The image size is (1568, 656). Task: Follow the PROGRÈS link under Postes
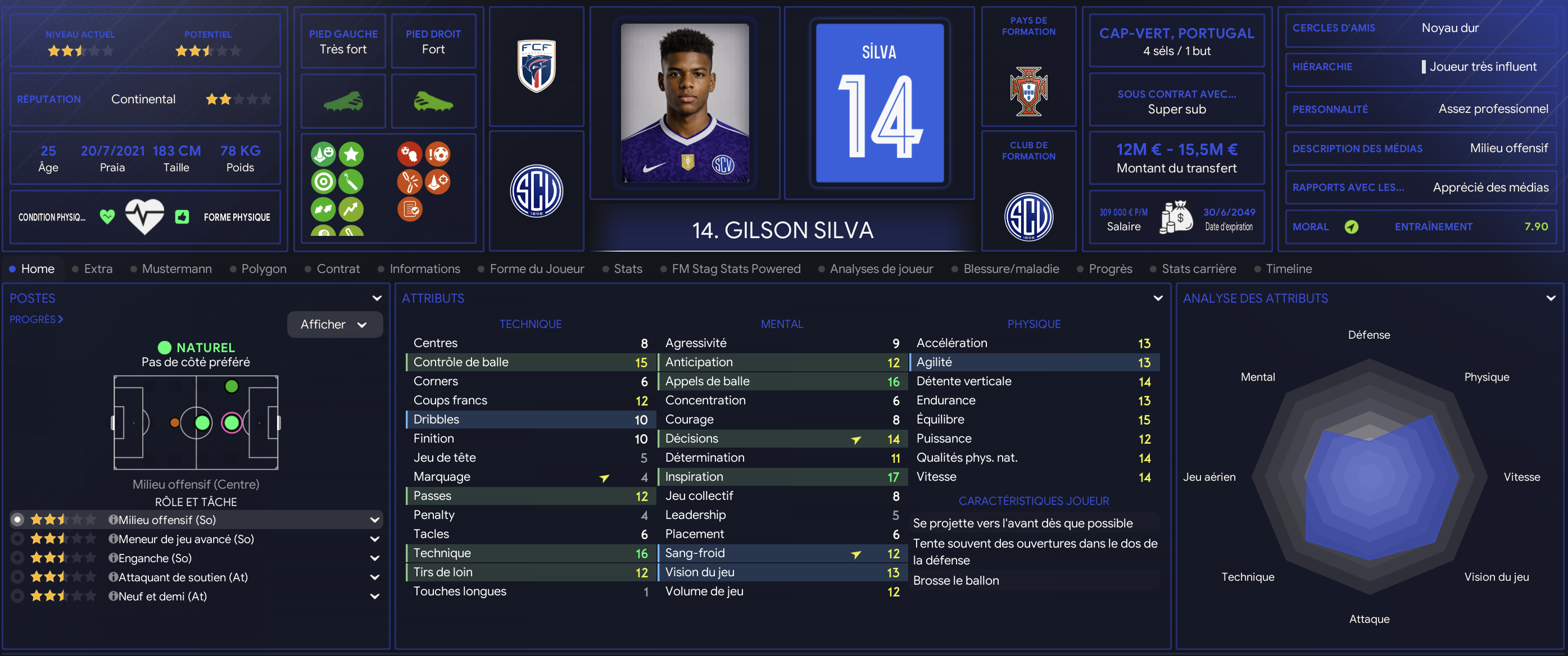pyautogui.click(x=36, y=320)
